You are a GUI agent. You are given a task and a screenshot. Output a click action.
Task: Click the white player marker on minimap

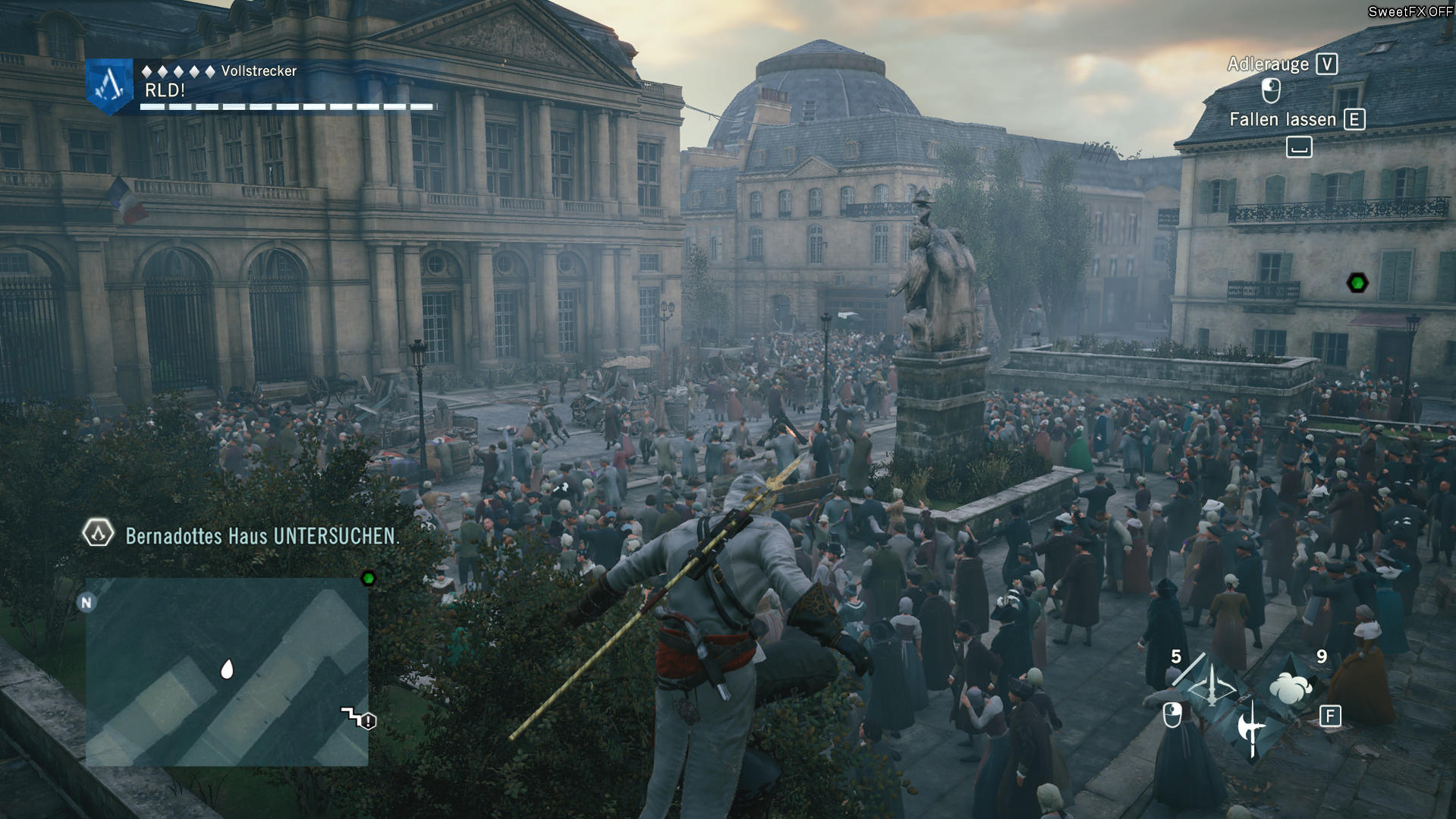click(226, 669)
